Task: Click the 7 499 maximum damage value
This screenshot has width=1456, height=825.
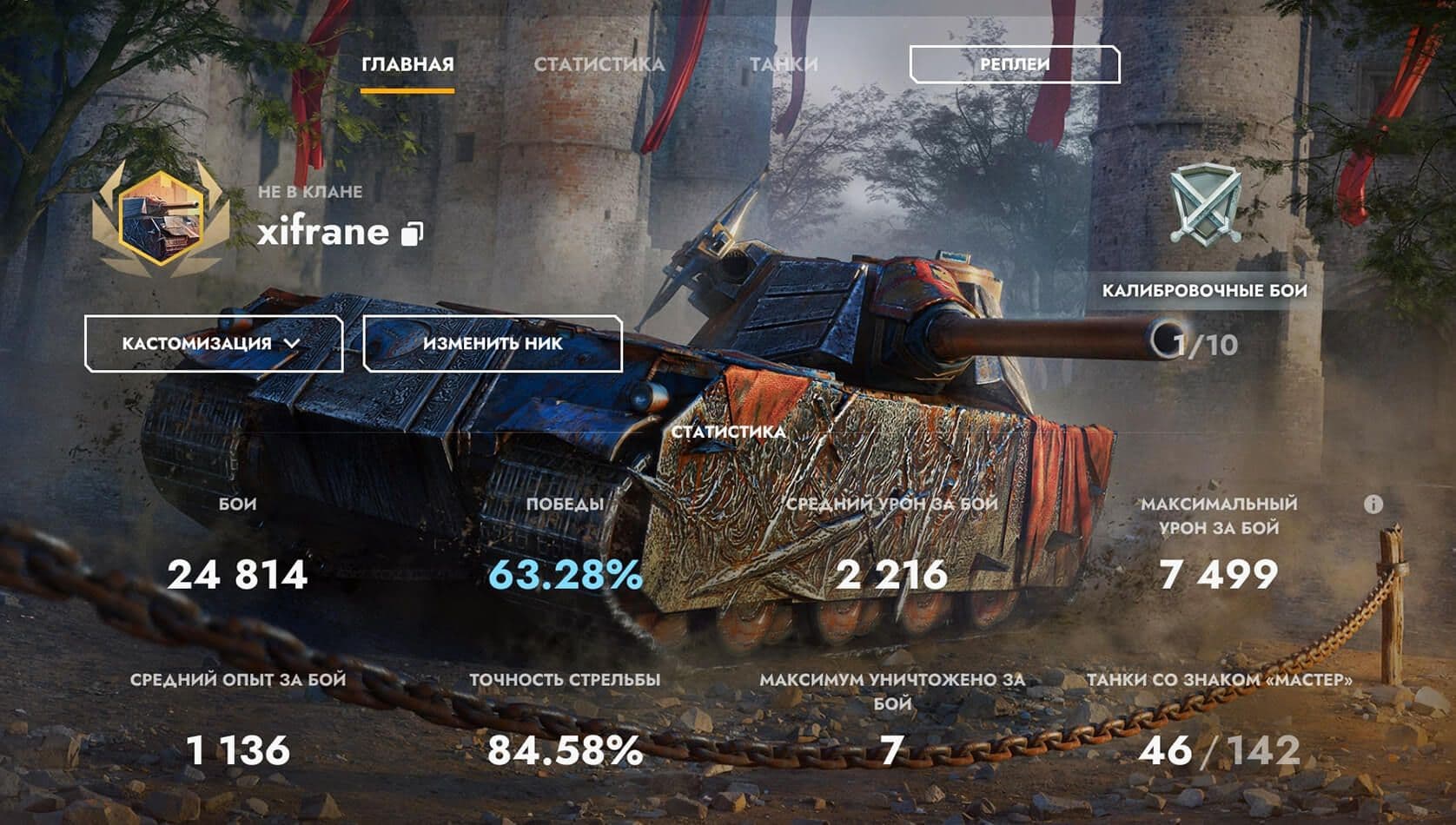Action: coord(1218,574)
